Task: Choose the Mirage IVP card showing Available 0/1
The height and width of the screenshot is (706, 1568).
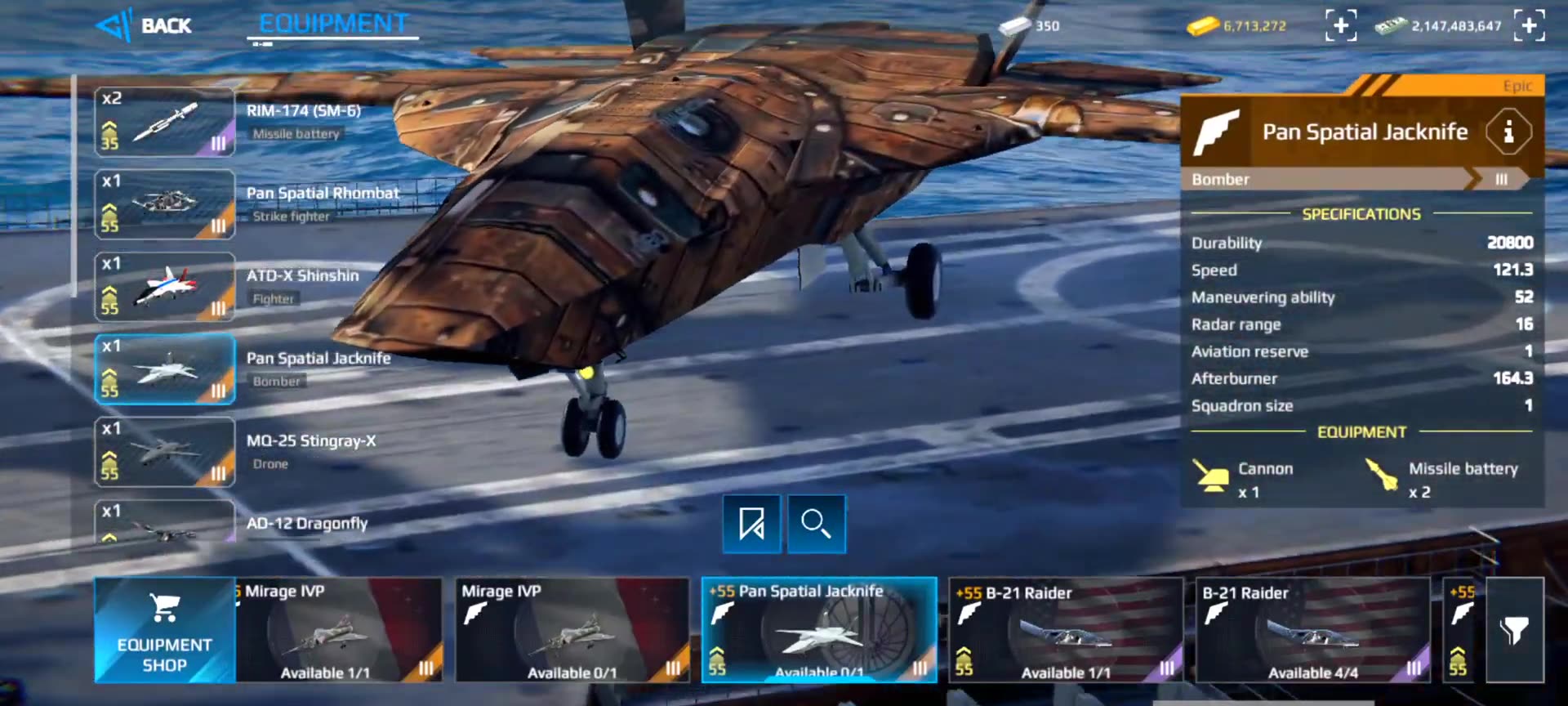Action: [572, 630]
